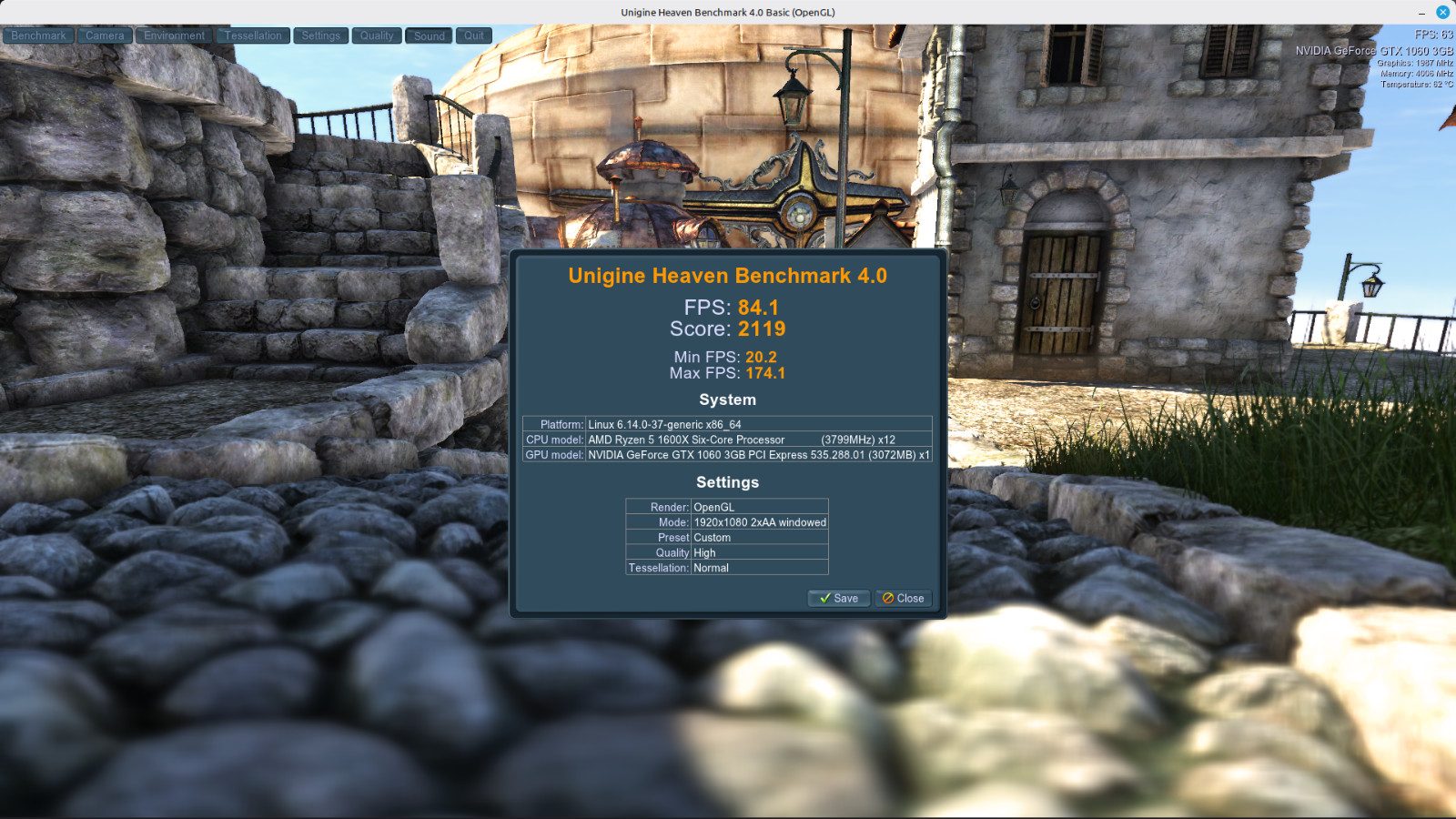Select the Quality button
The height and width of the screenshot is (819, 1456).
tap(377, 35)
